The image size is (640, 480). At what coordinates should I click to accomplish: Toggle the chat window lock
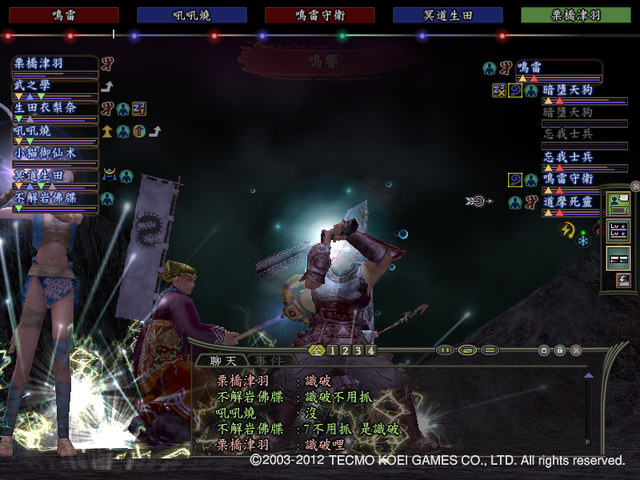point(560,350)
